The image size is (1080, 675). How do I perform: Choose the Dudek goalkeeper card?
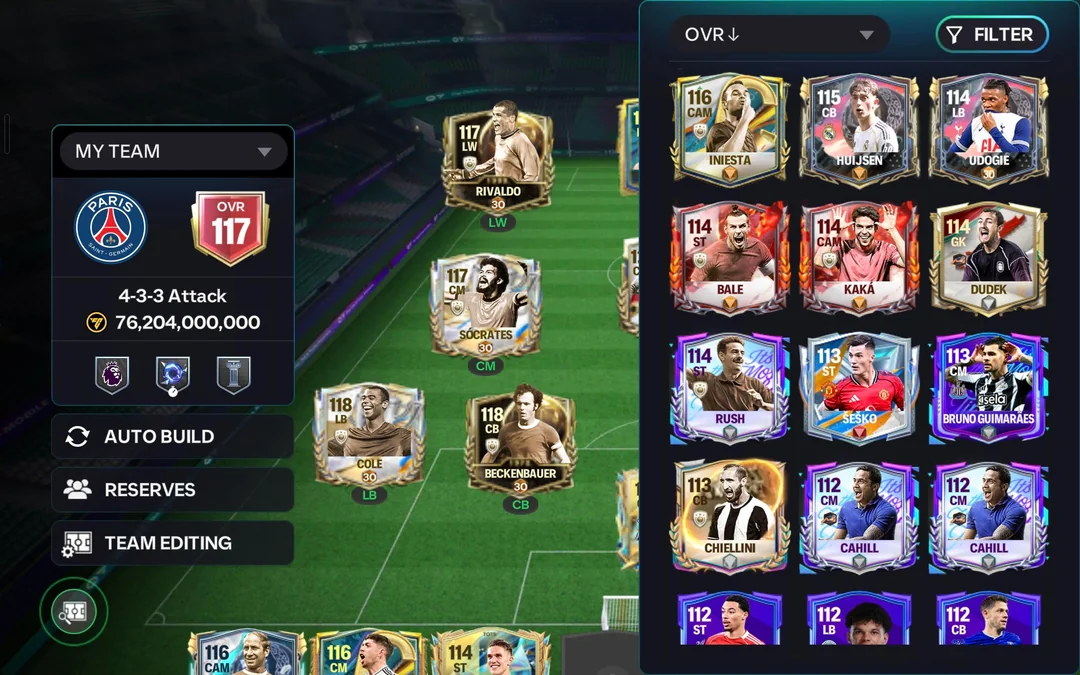point(988,258)
